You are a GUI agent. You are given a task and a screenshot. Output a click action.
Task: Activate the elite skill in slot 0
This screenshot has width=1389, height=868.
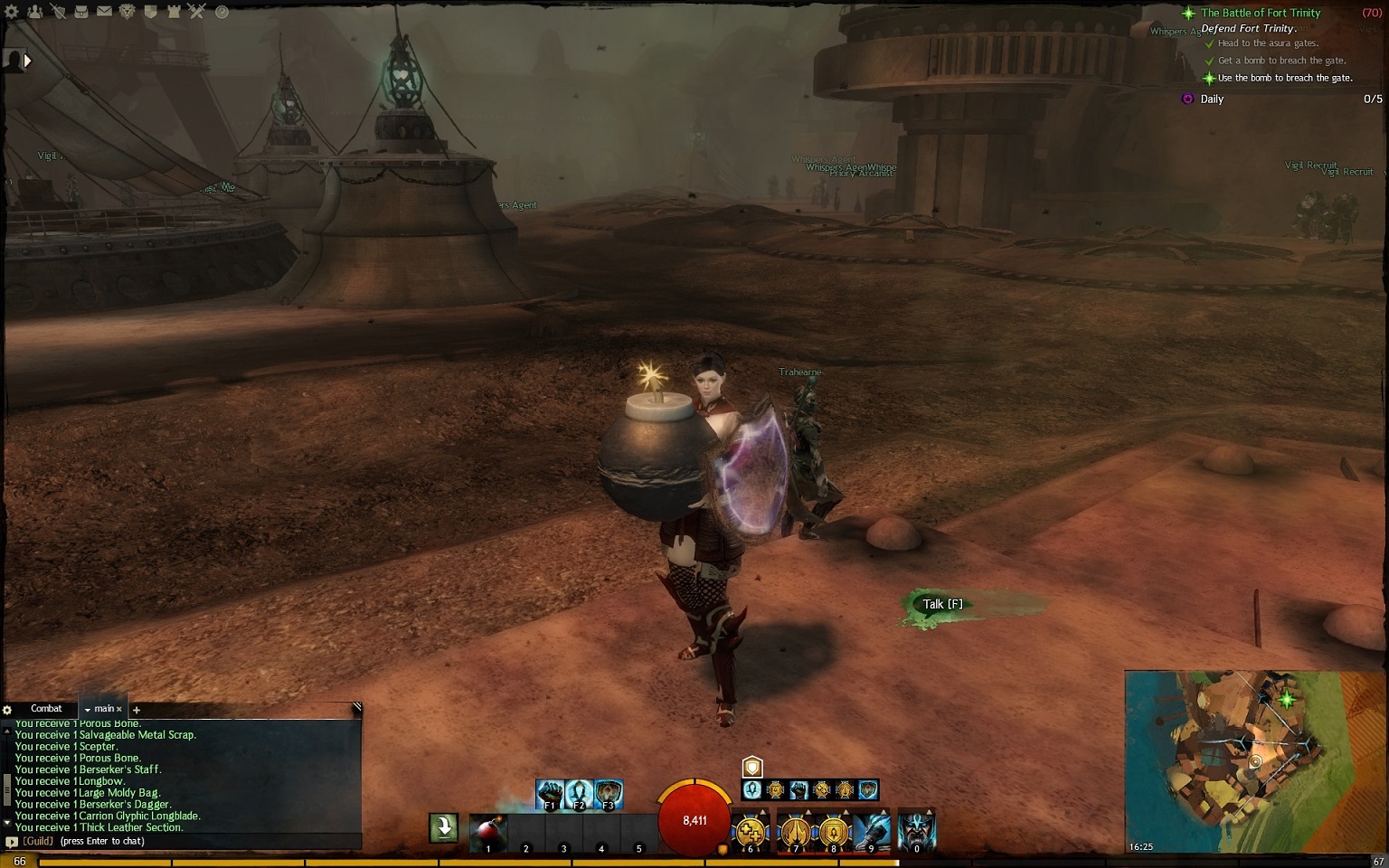tap(916, 832)
